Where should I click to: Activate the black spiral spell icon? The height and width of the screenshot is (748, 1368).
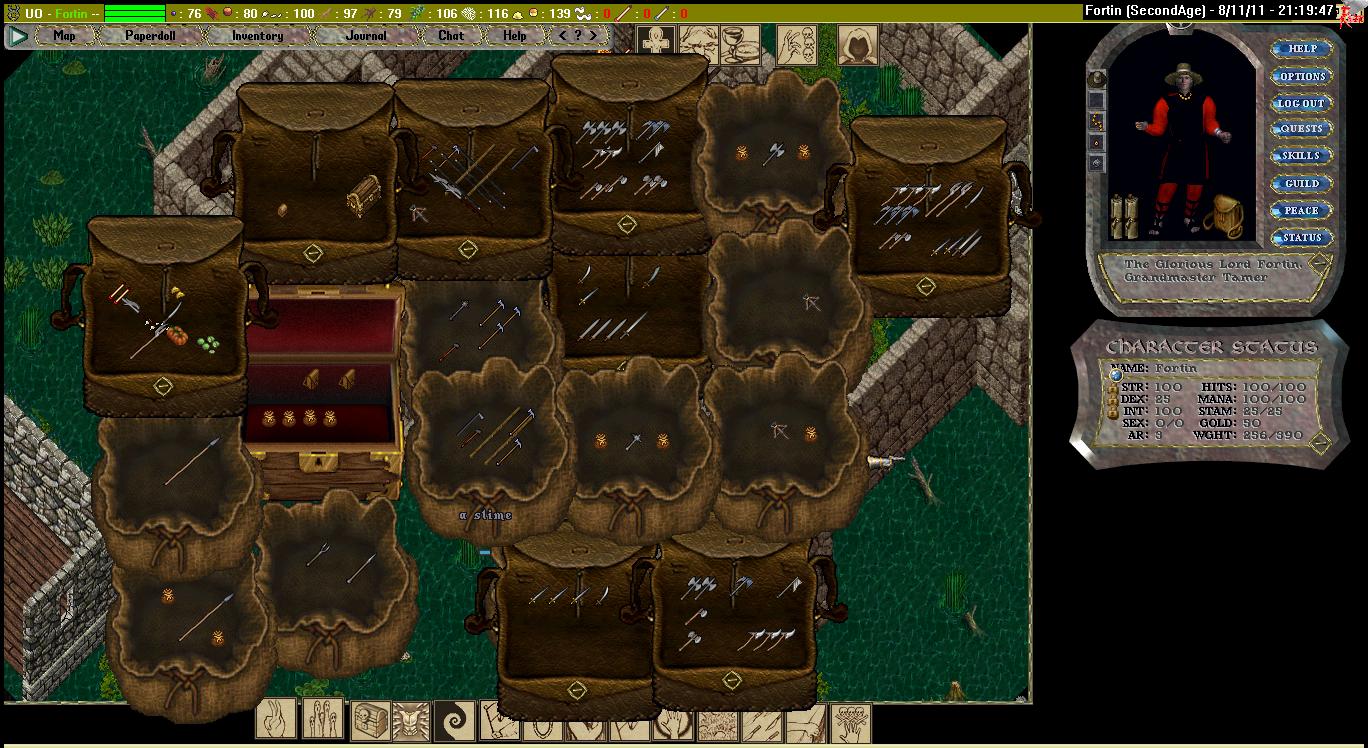tap(453, 720)
